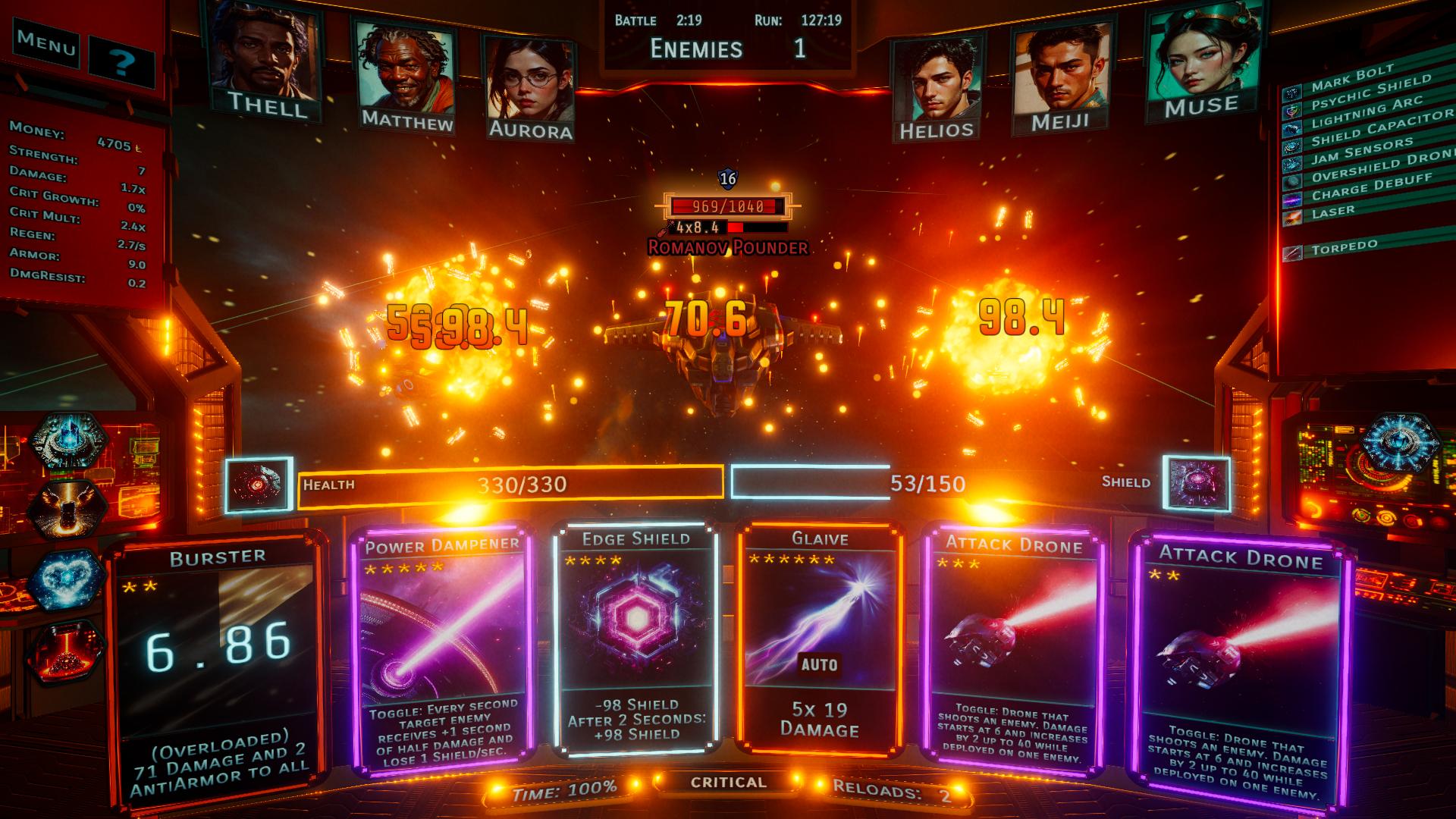Image resolution: width=1456 pixels, height=819 pixels.
Task: Play the Glaive card
Action: tap(820, 637)
